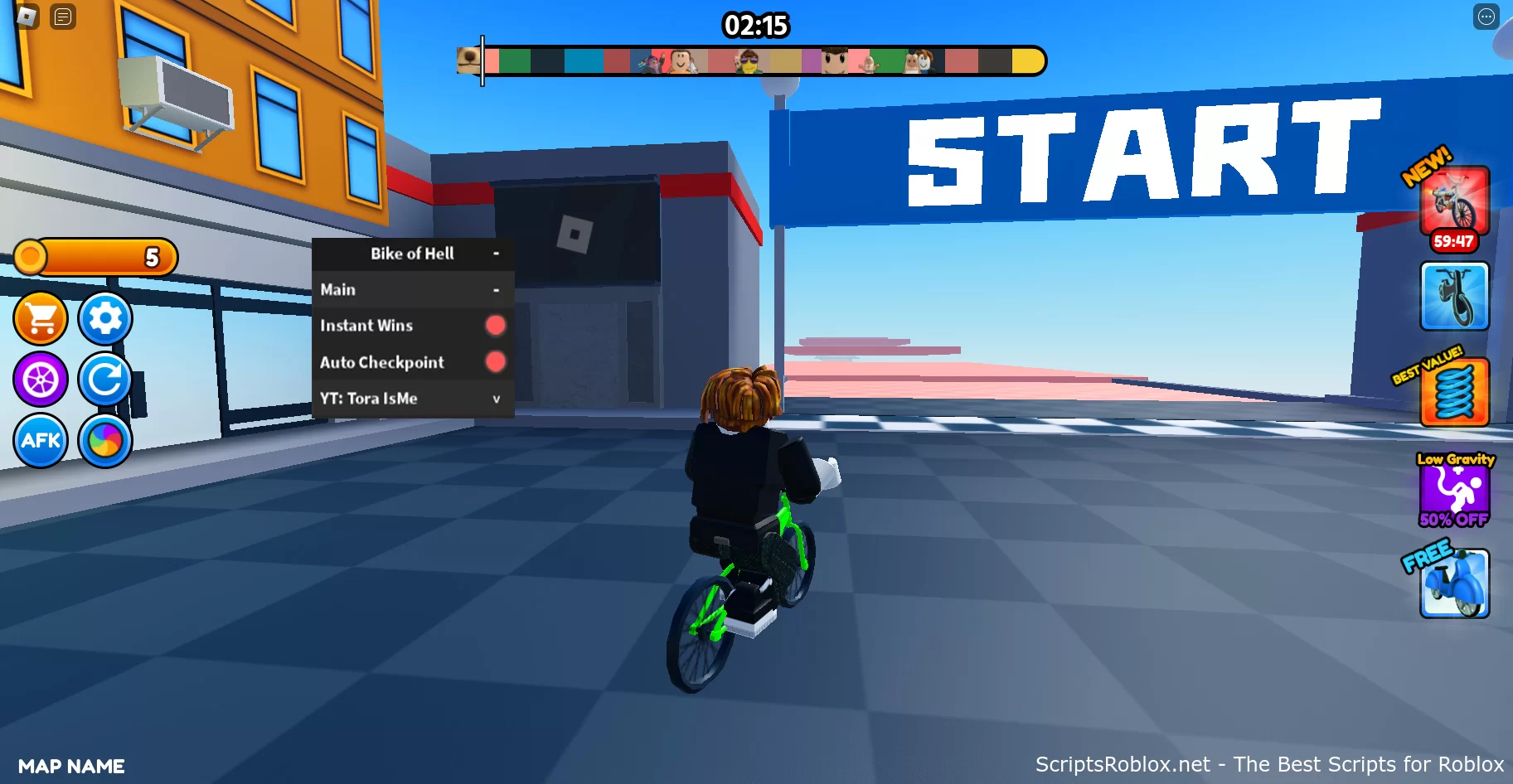Click the Bike of Hell header
The image size is (1513, 784).
pyautogui.click(x=412, y=253)
